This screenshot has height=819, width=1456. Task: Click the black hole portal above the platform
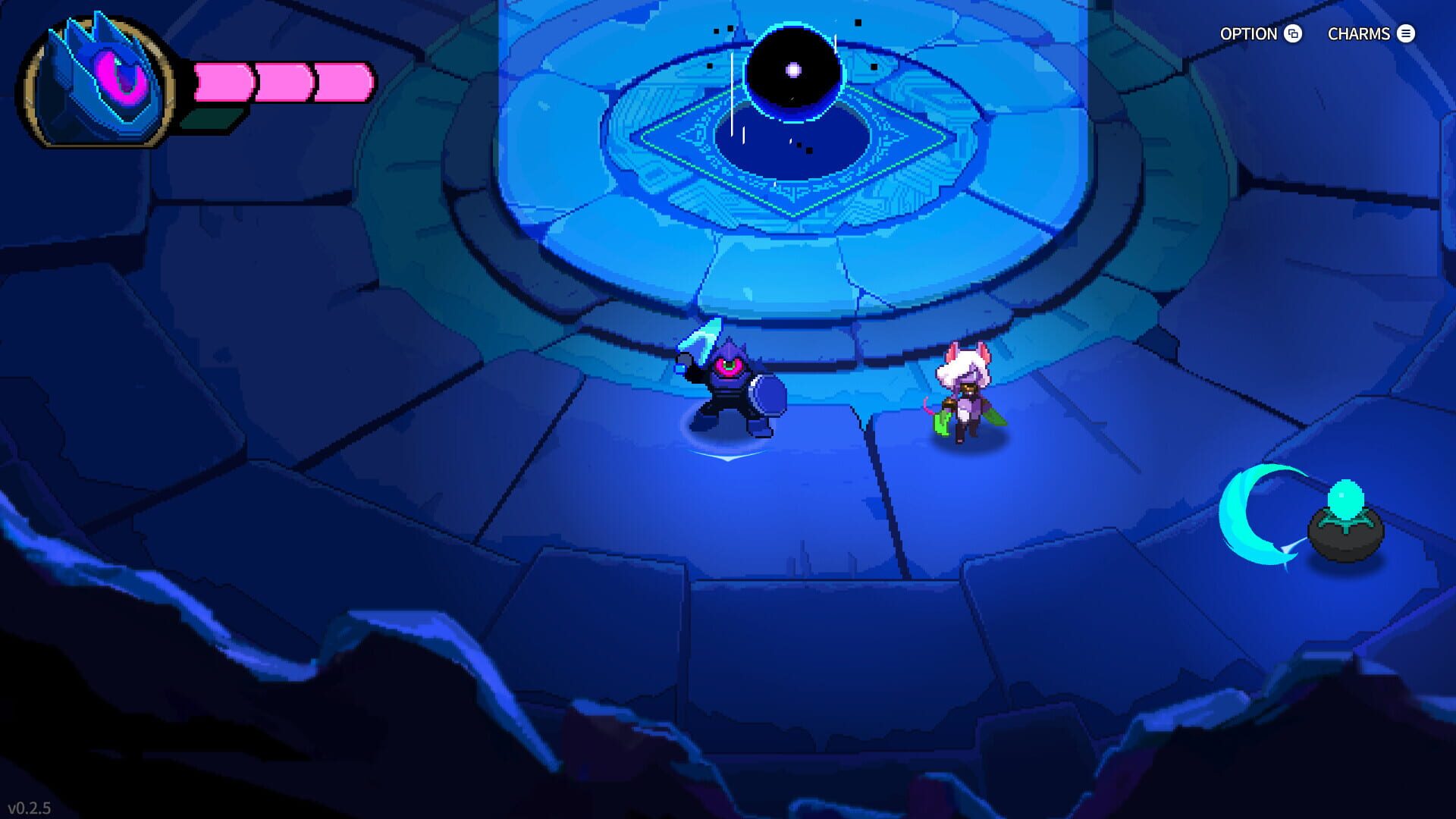[795, 68]
